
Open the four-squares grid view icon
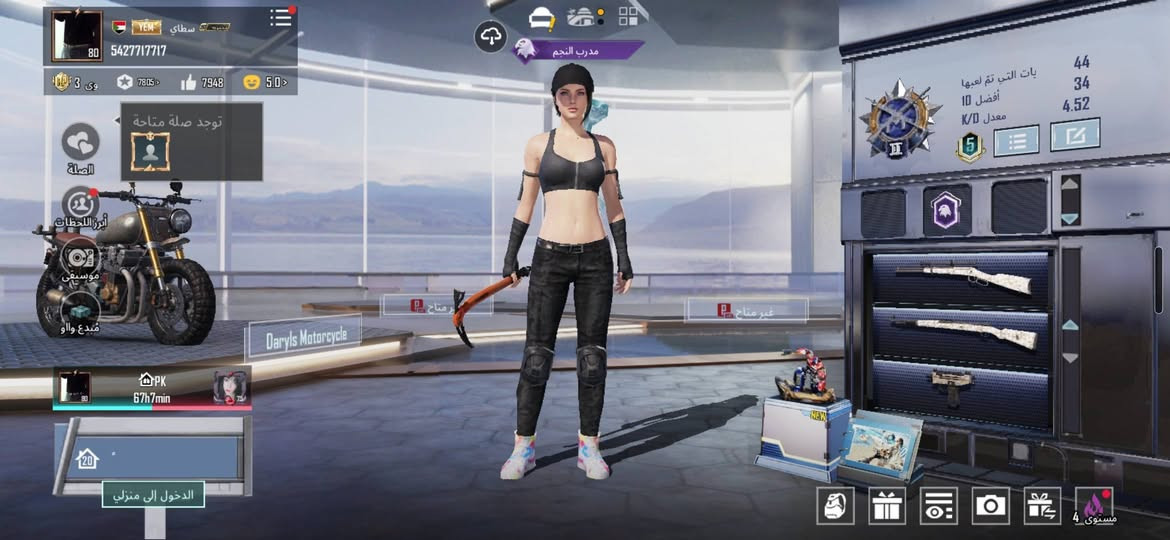(x=629, y=16)
